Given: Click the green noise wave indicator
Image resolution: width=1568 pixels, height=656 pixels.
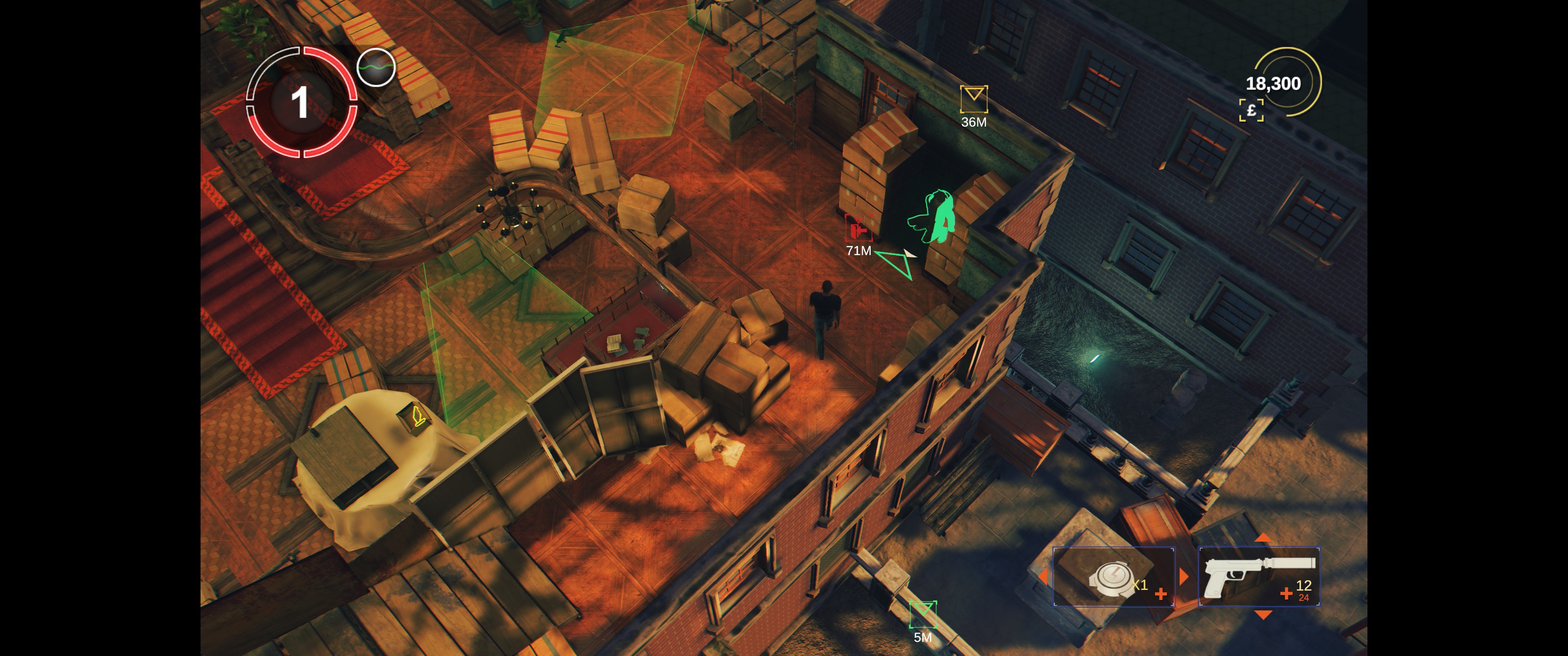Looking at the screenshot, I should 376,67.
